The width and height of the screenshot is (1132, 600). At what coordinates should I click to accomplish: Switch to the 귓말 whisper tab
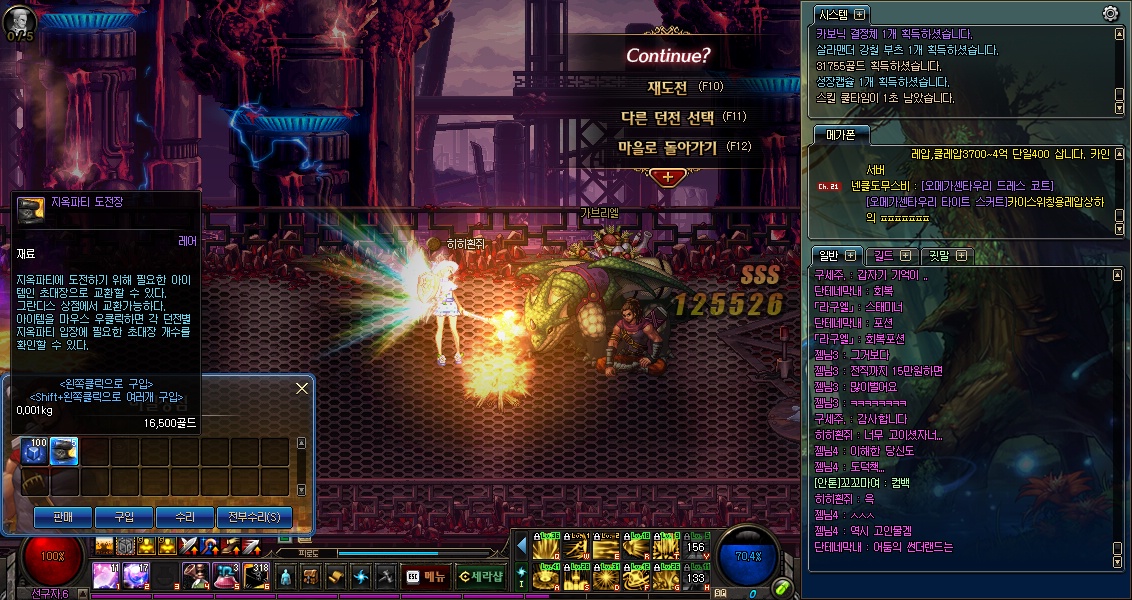coord(945,256)
